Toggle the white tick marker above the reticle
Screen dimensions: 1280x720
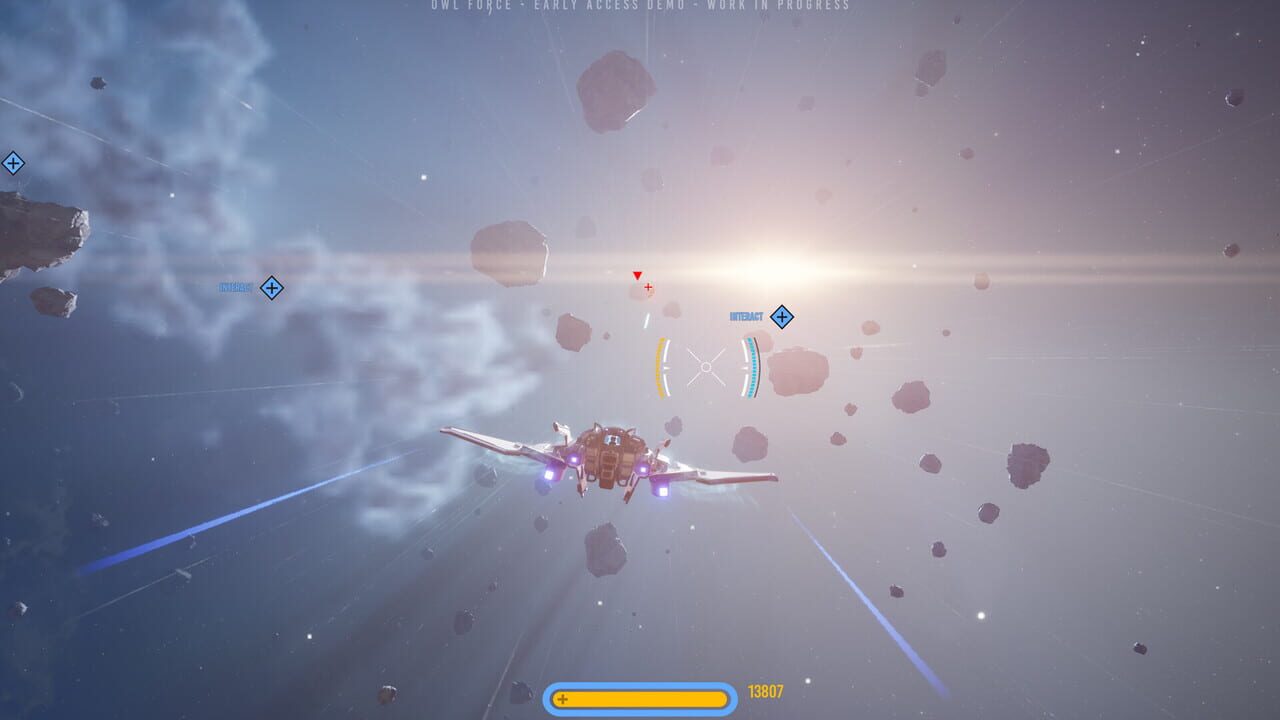[x=647, y=320]
